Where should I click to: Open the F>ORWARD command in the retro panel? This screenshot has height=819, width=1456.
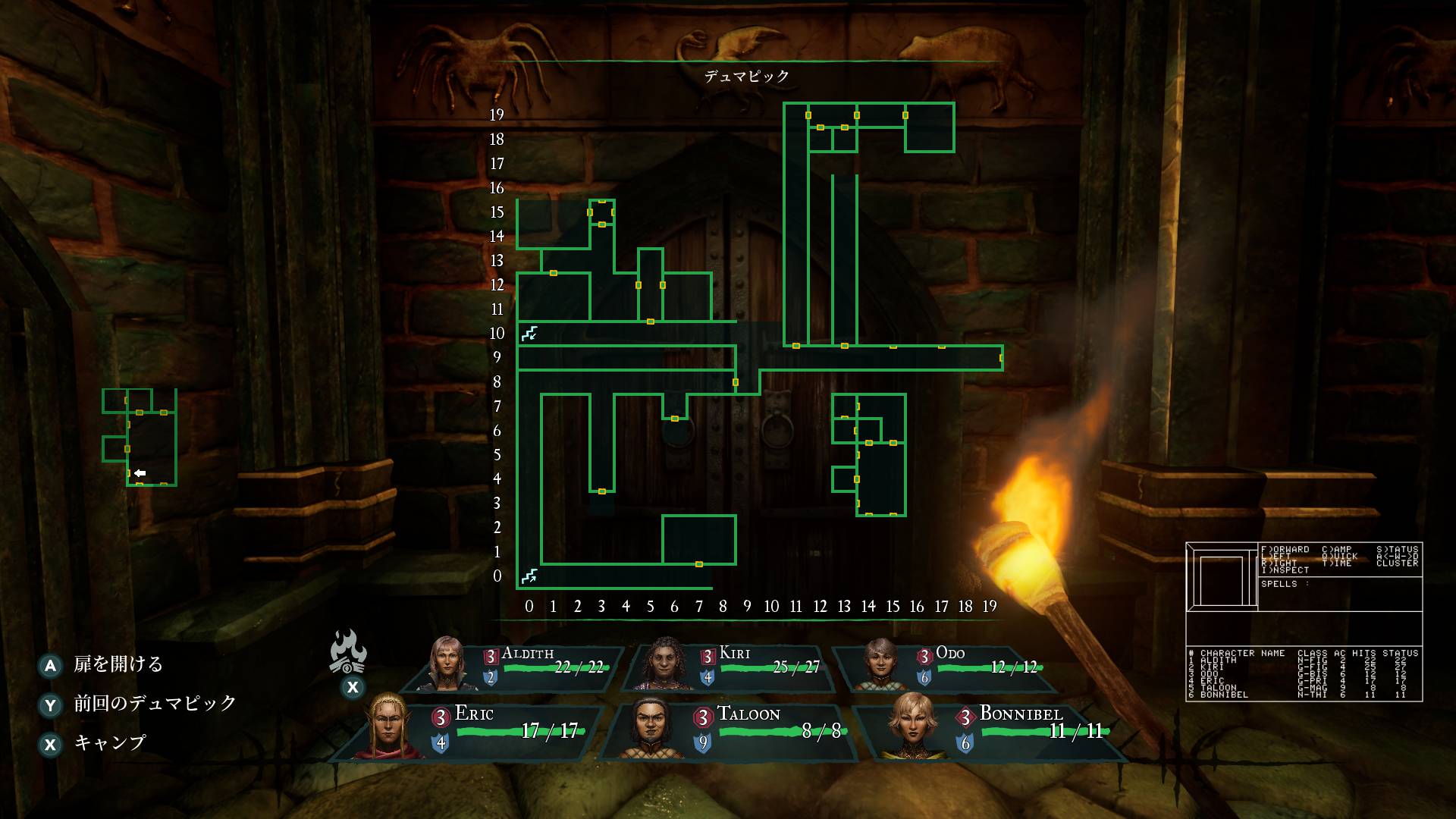(x=1285, y=548)
